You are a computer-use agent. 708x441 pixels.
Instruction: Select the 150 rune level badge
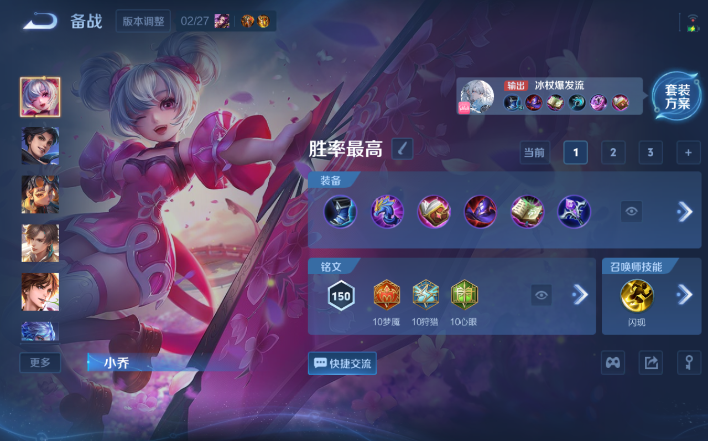(341, 295)
